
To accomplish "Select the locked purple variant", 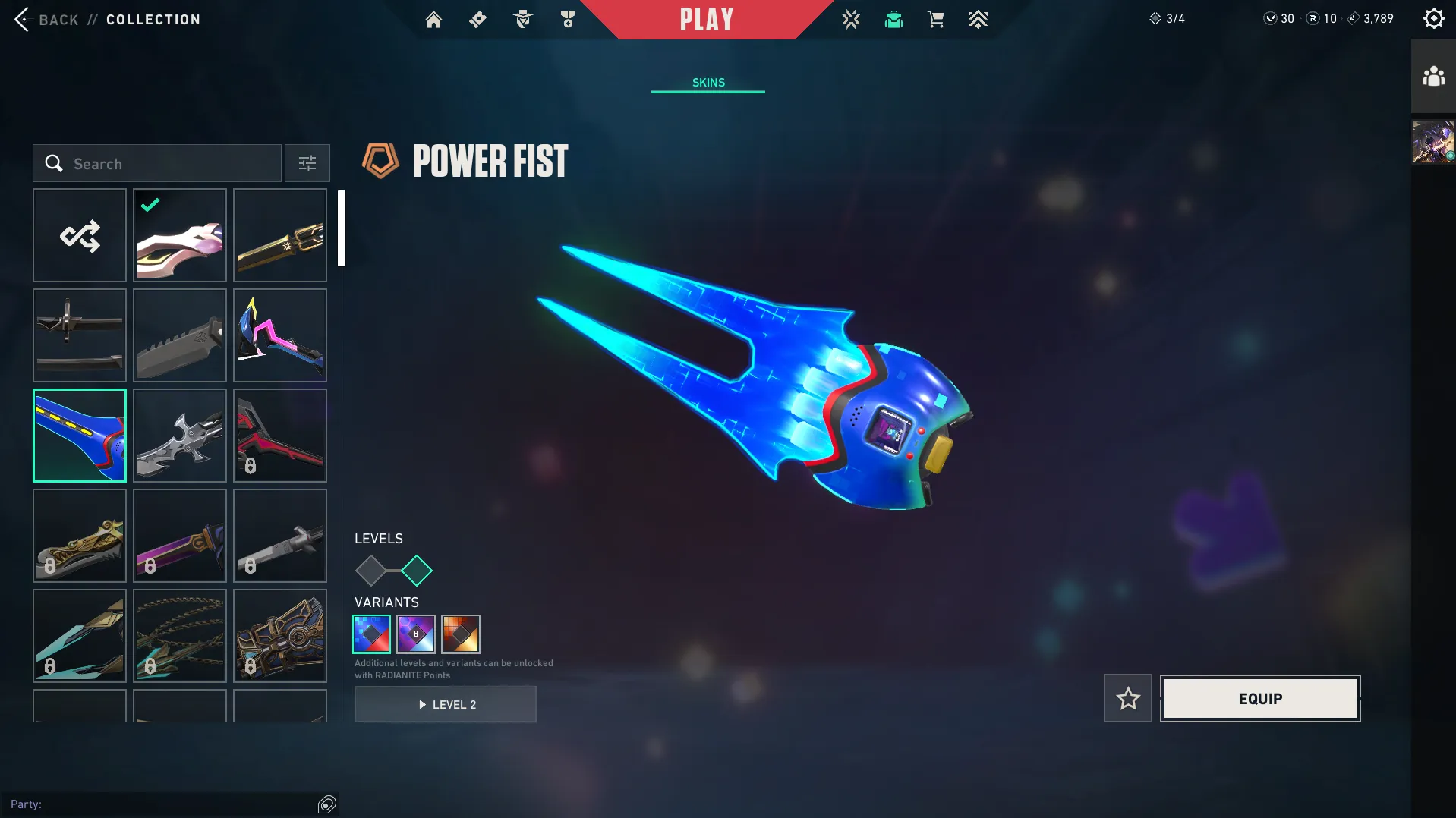I will point(416,634).
